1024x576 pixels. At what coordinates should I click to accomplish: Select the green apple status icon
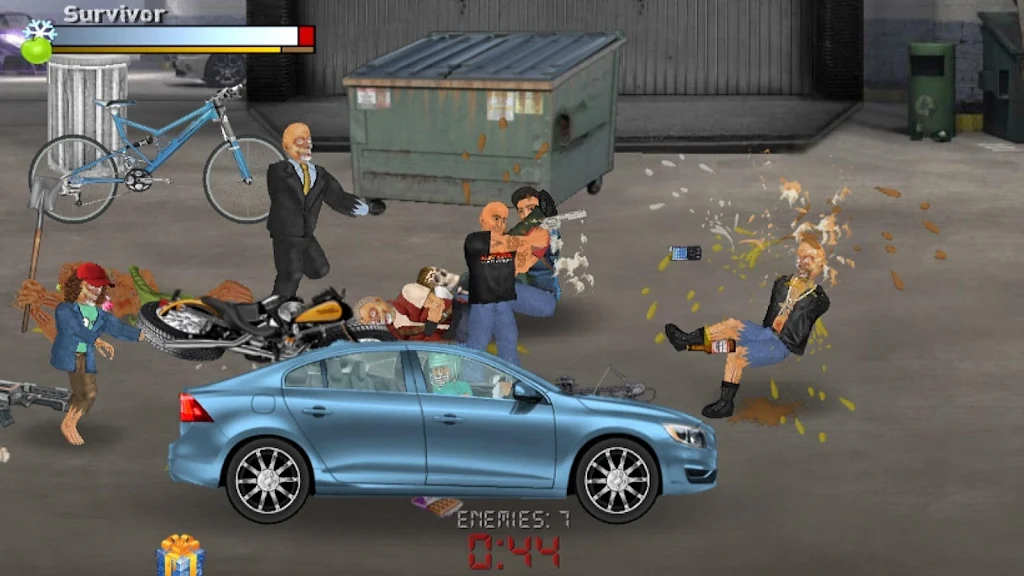(36, 50)
